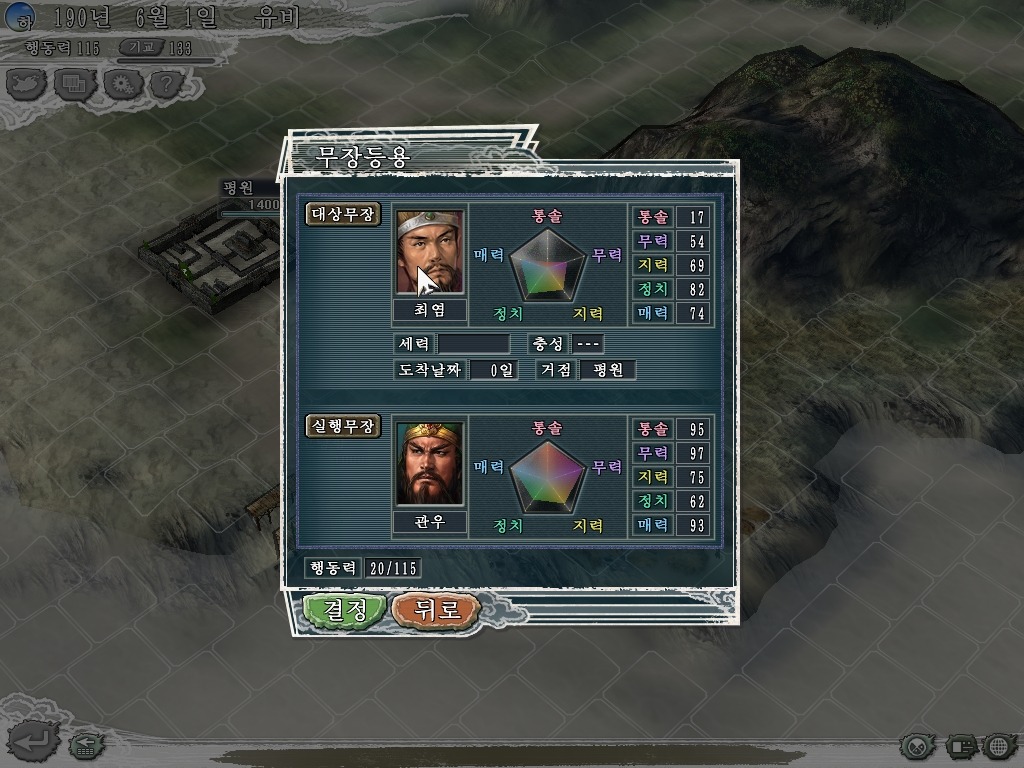Open the China map icon
1024x768 pixels.
coord(27,84)
